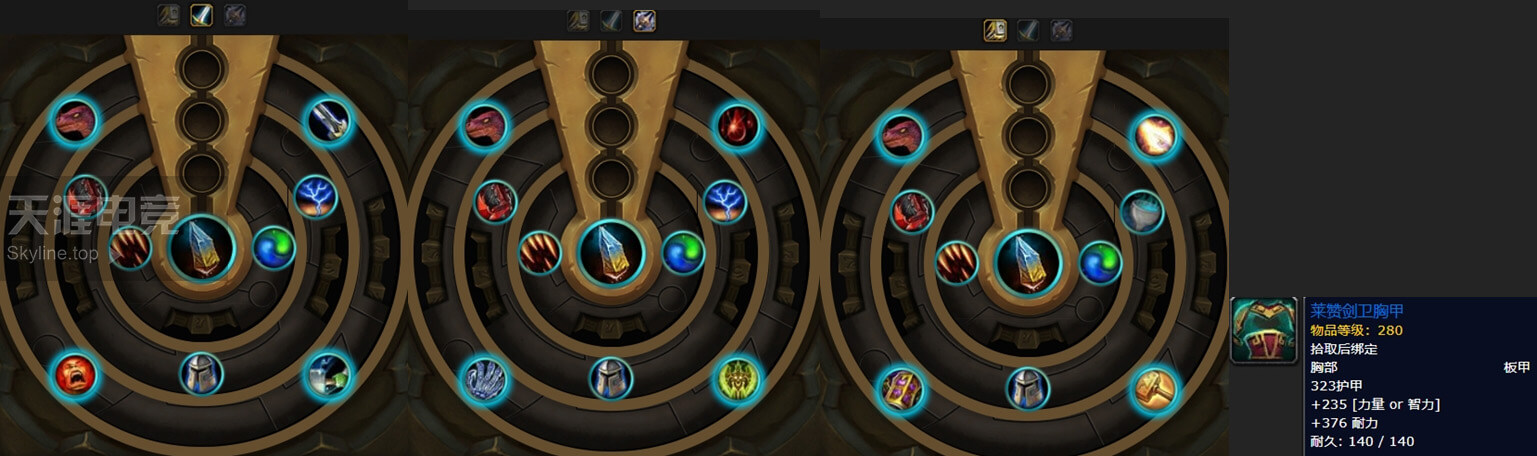This screenshot has height=456, width=1537.
Task: Activate the green demon face trait
Action: pos(738,379)
